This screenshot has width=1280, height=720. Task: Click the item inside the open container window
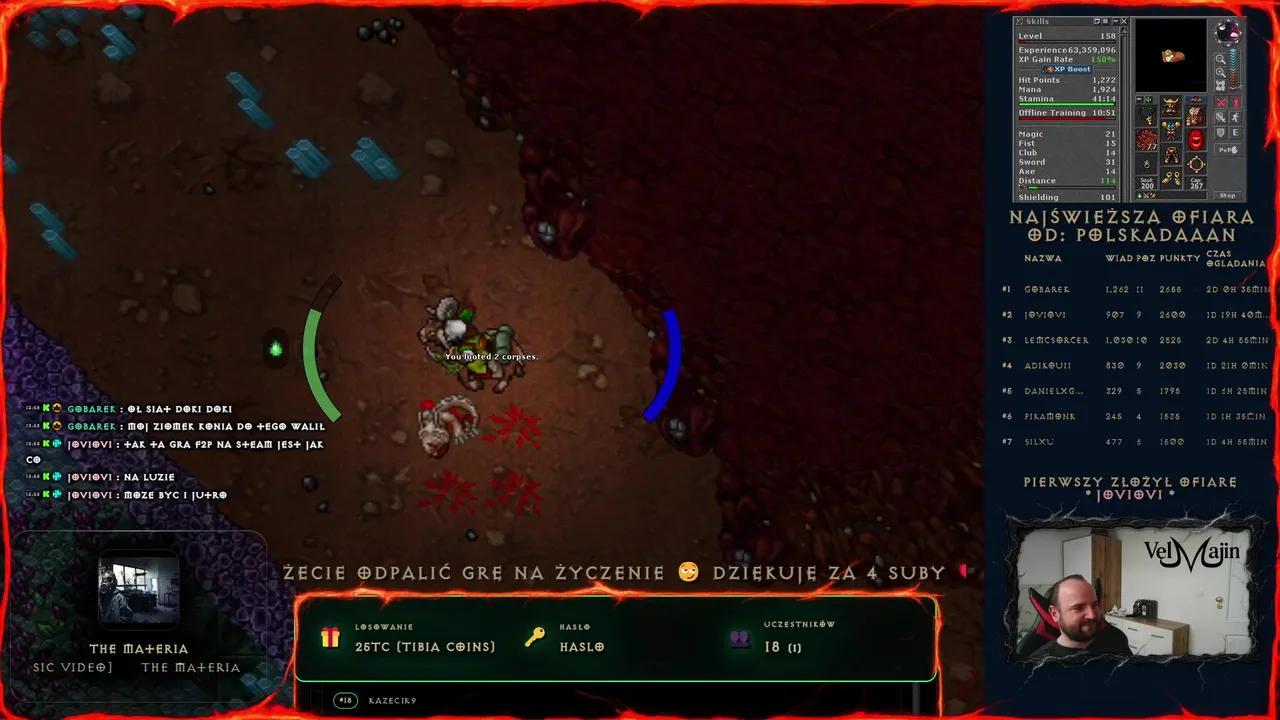1173,57
